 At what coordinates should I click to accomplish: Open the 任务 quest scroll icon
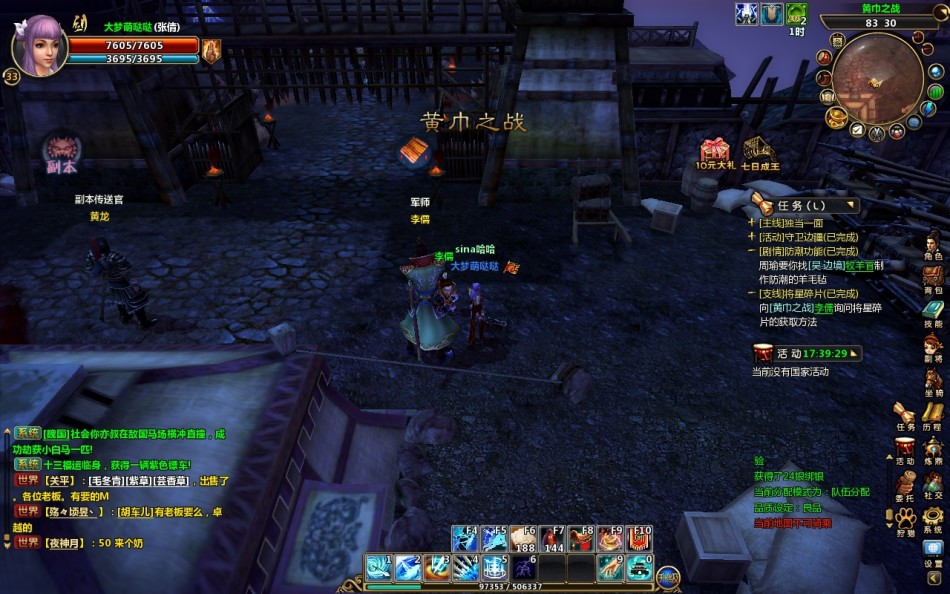(x=905, y=414)
